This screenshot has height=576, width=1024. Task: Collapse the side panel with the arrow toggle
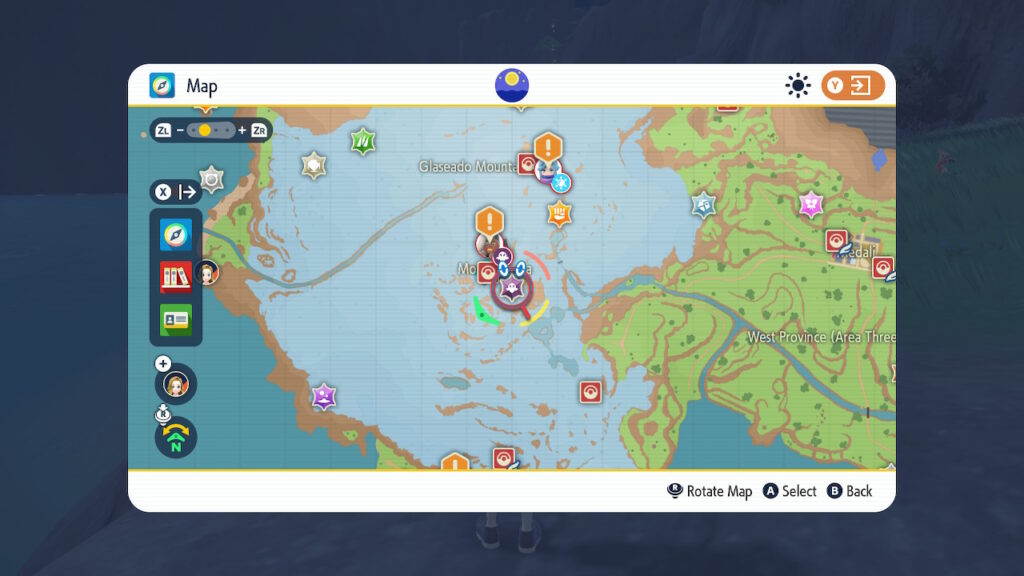(x=176, y=192)
